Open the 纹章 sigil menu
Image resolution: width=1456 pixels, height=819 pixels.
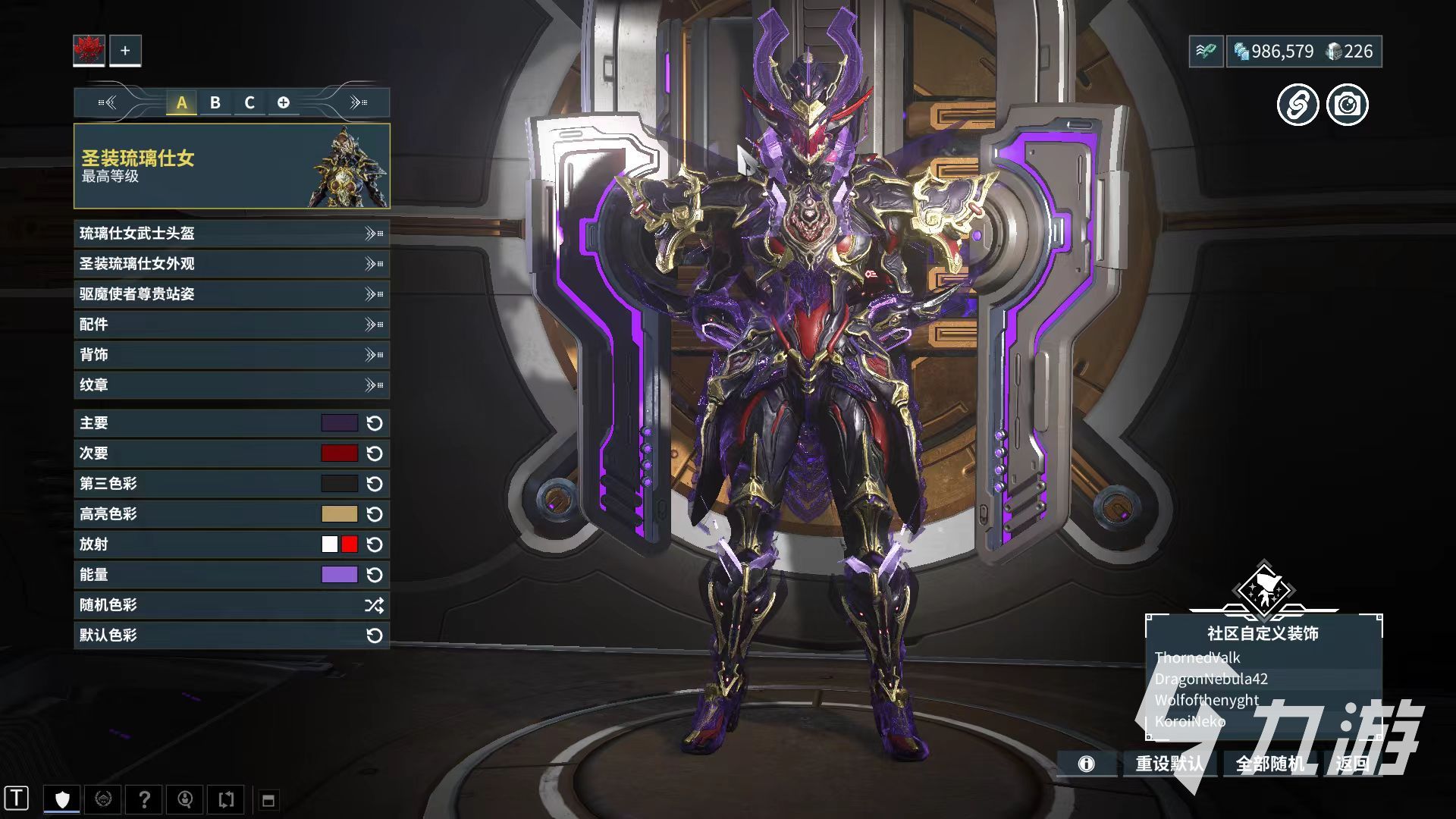pos(231,385)
